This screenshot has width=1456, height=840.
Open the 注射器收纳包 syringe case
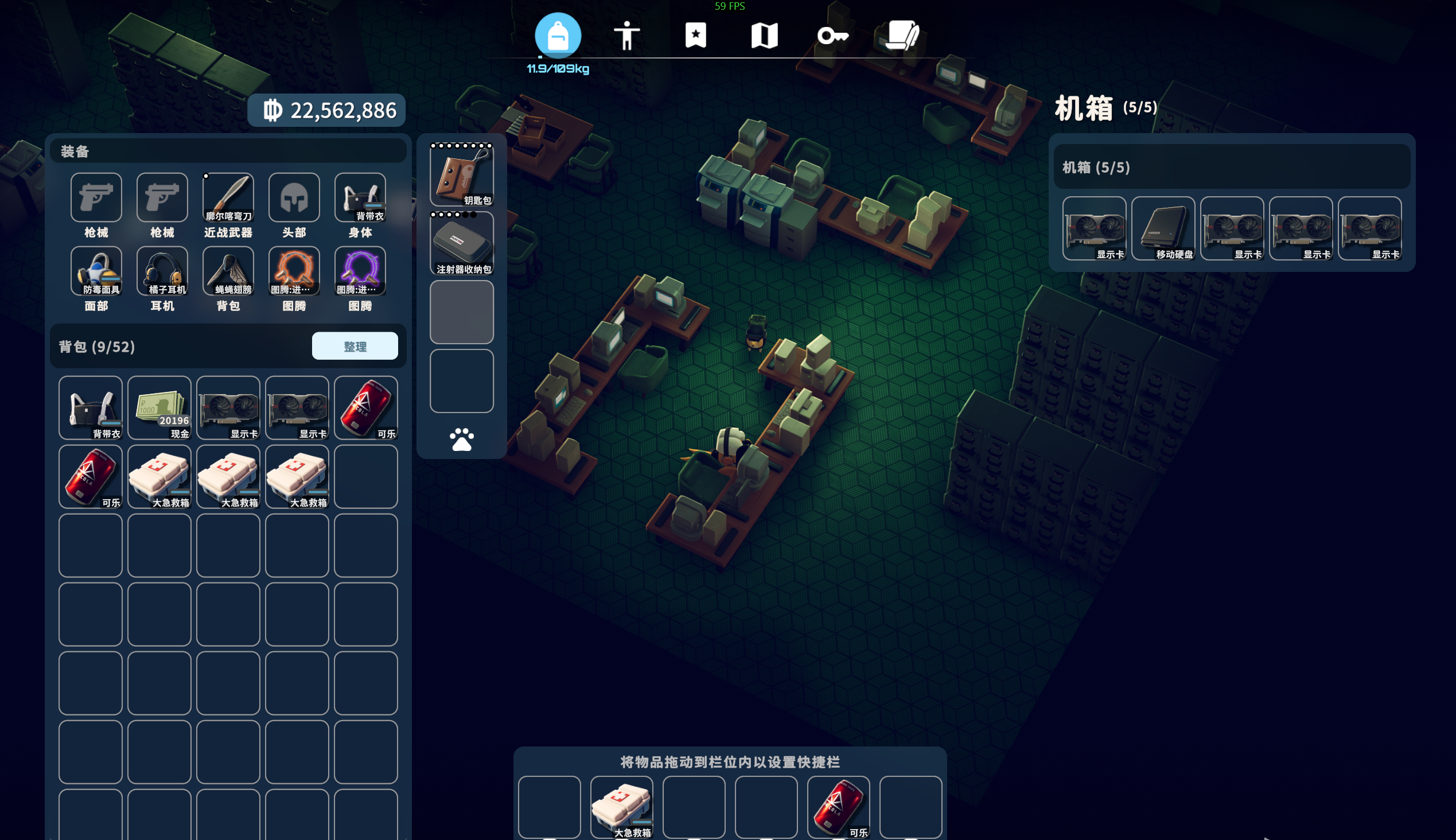click(x=461, y=243)
